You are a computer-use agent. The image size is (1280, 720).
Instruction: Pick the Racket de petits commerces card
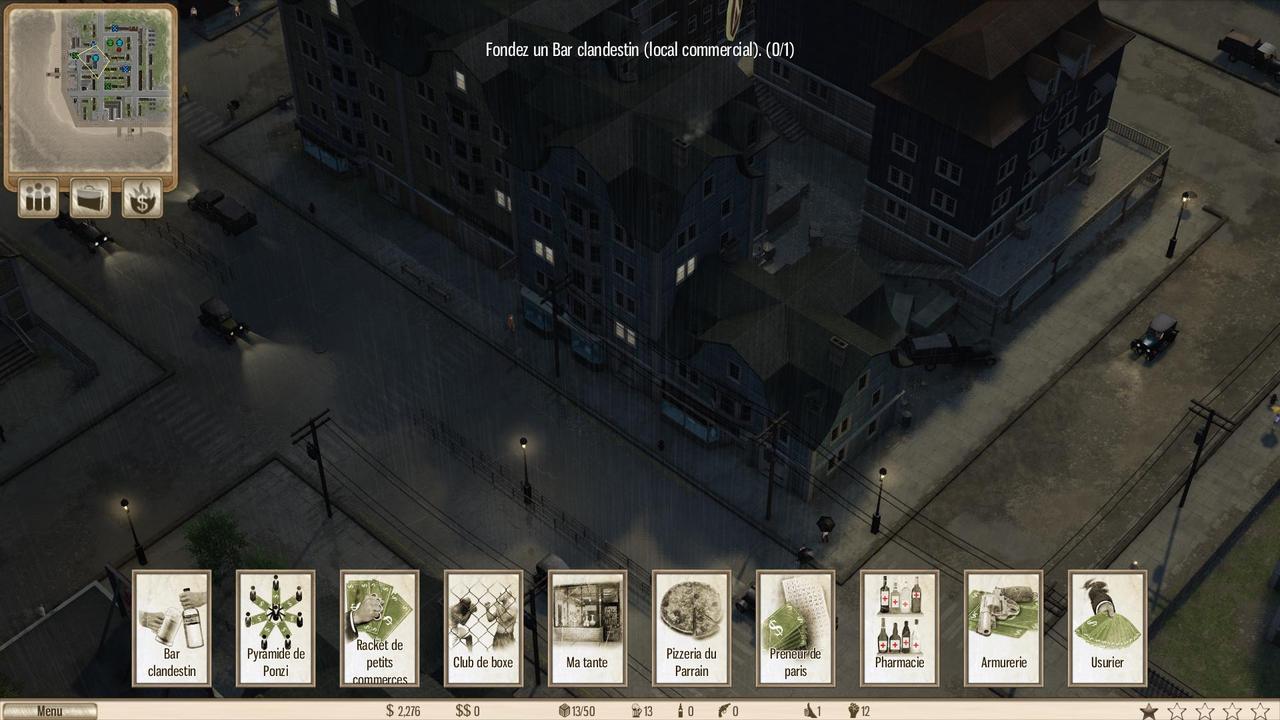[x=380, y=628]
